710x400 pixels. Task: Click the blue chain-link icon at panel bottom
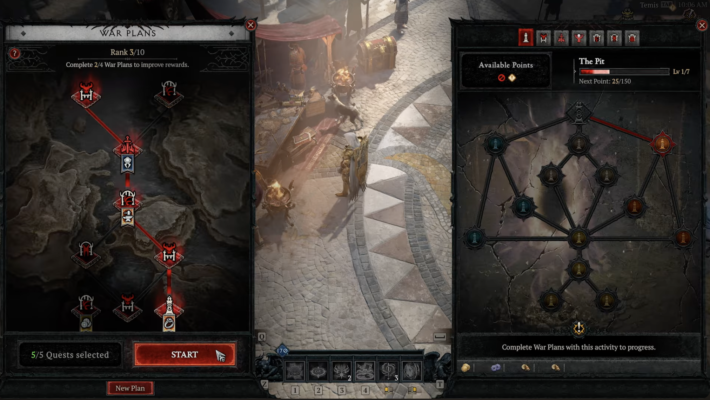(495, 367)
